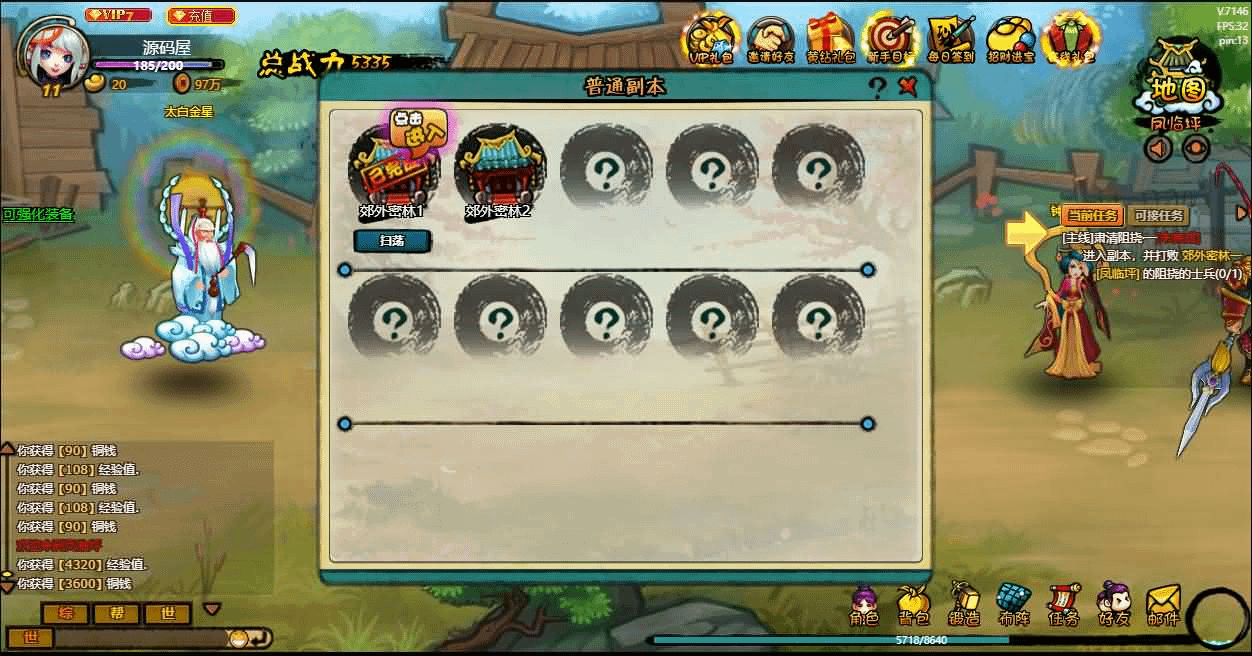This screenshot has height=656, width=1252.
Task: Open the 招财进宝 money bag icon
Action: pyautogui.click(x=1010, y=38)
